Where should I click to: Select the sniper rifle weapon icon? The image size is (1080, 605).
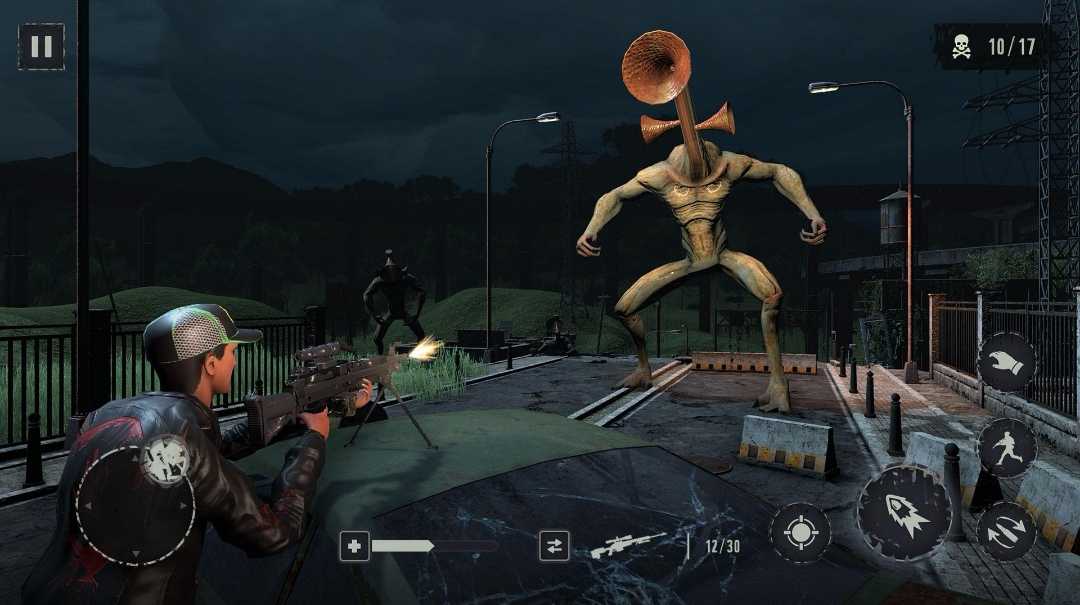[627, 545]
